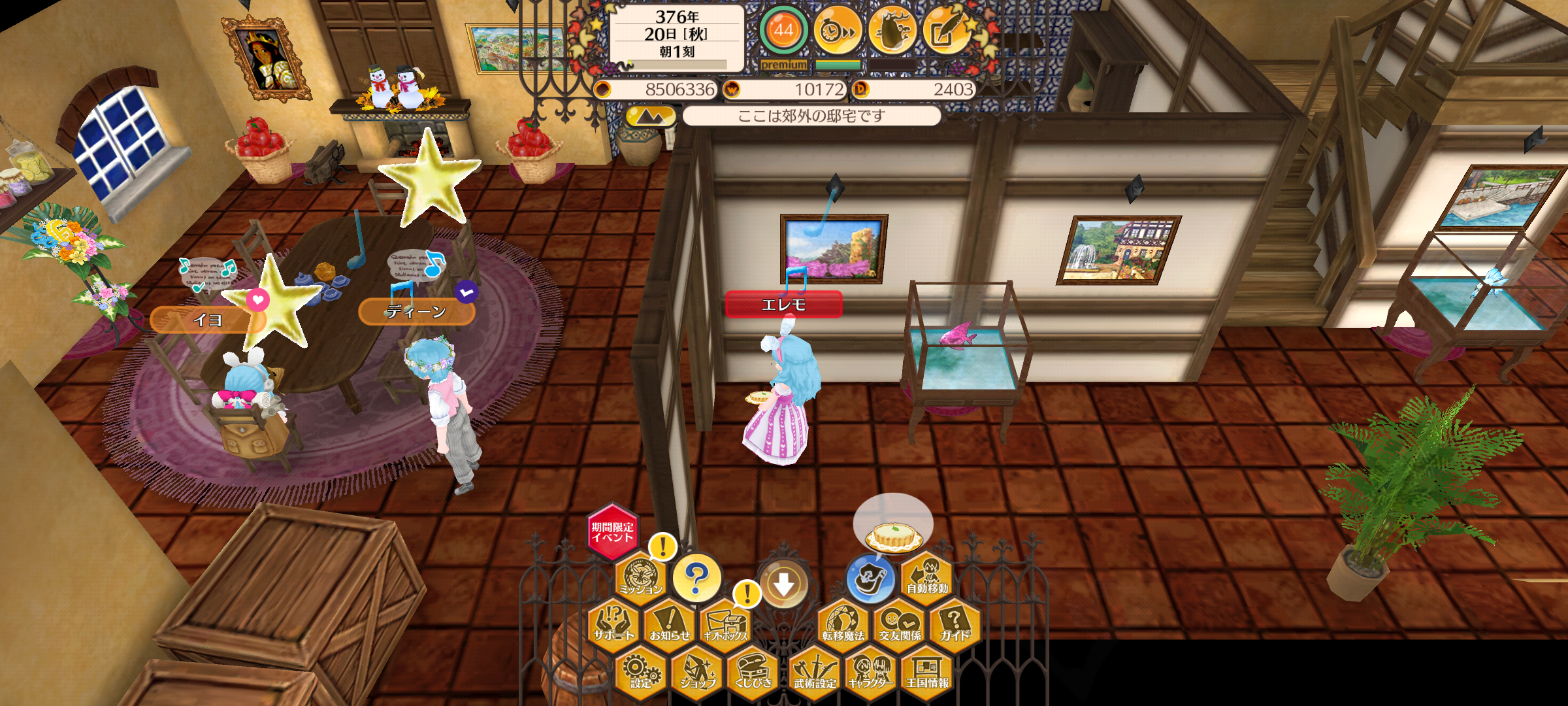Open 設定 settings with the gear icon
The height and width of the screenshot is (706, 1568).
(641, 672)
